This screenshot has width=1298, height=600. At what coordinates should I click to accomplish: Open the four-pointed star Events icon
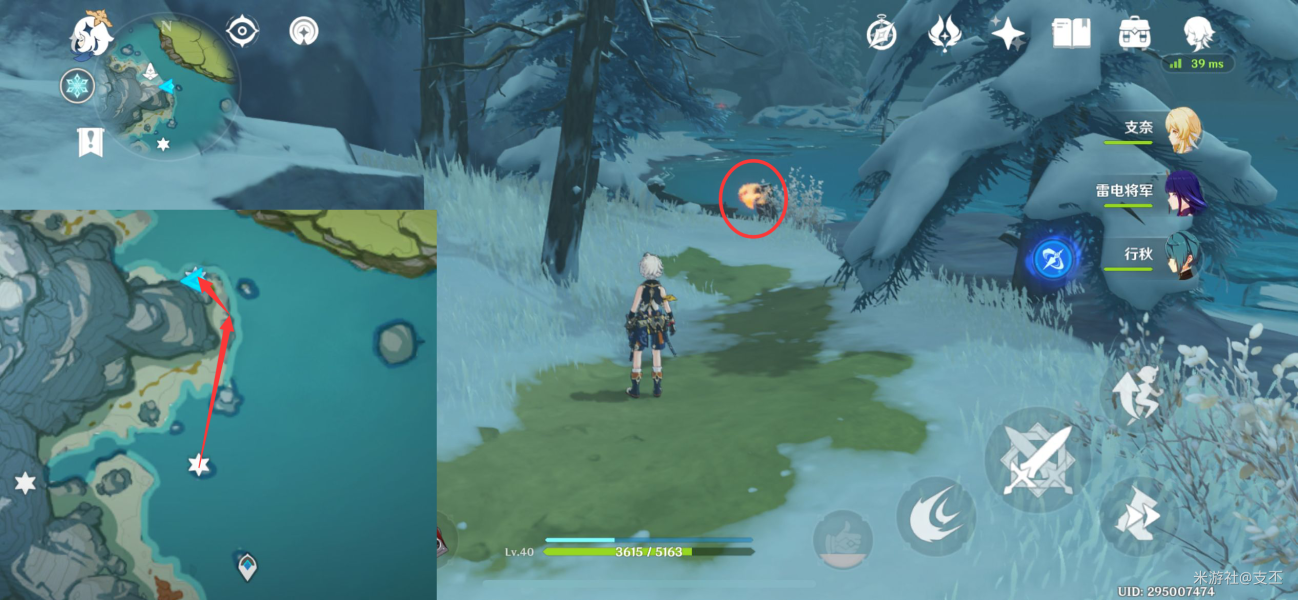[x=1007, y=35]
